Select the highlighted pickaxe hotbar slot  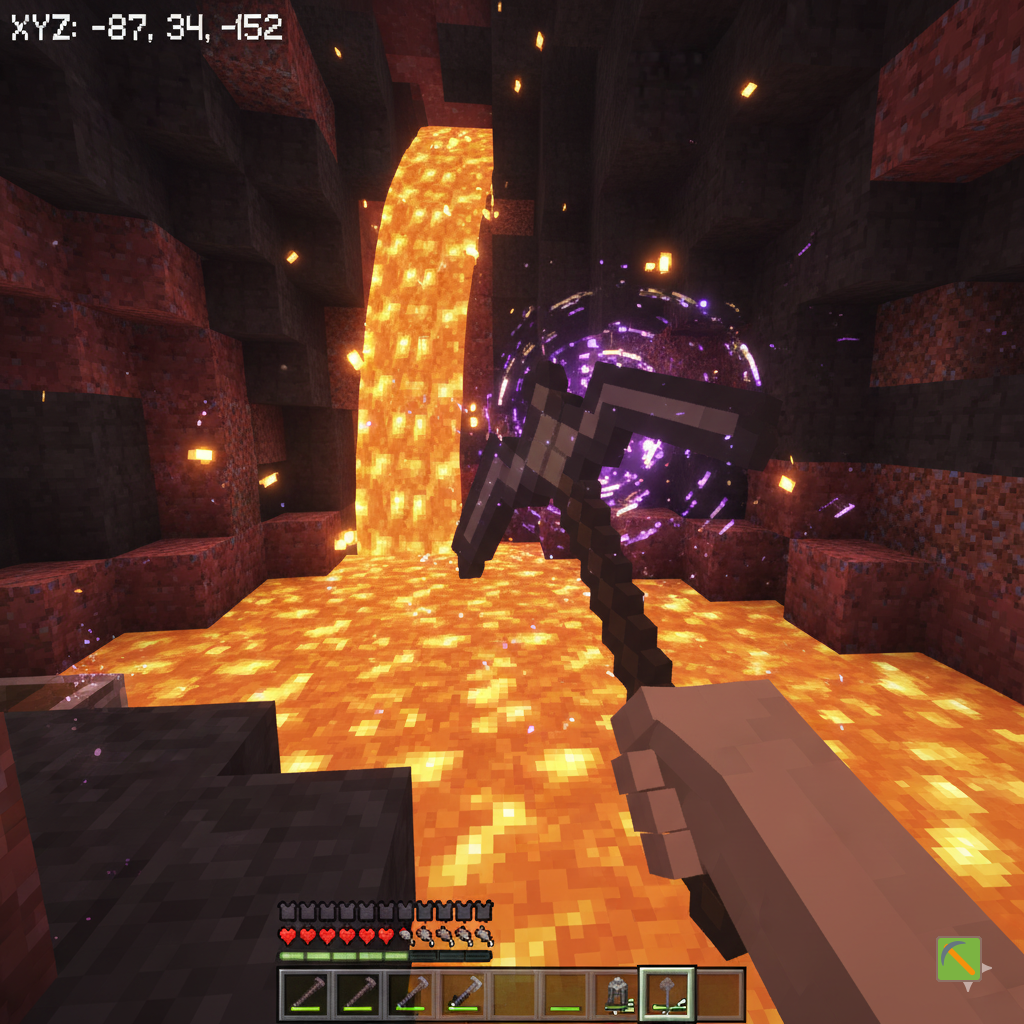point(667,993)
